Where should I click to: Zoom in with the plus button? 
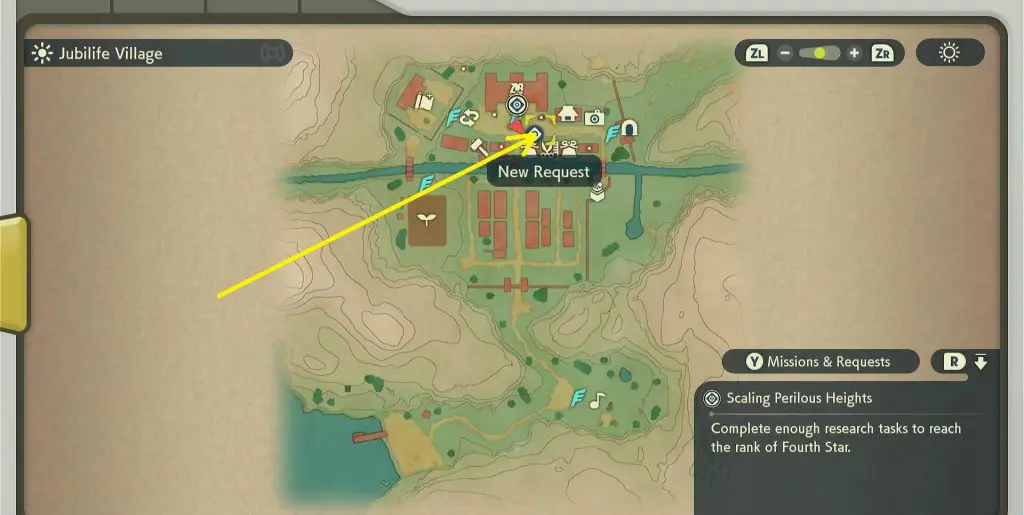[x=854, y=53]
